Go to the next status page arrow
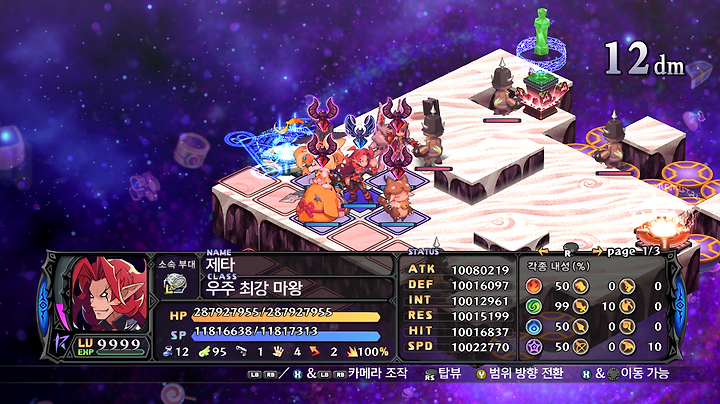Image resolution: width=720 pixels, height=404 pixels. coord(599,251)
